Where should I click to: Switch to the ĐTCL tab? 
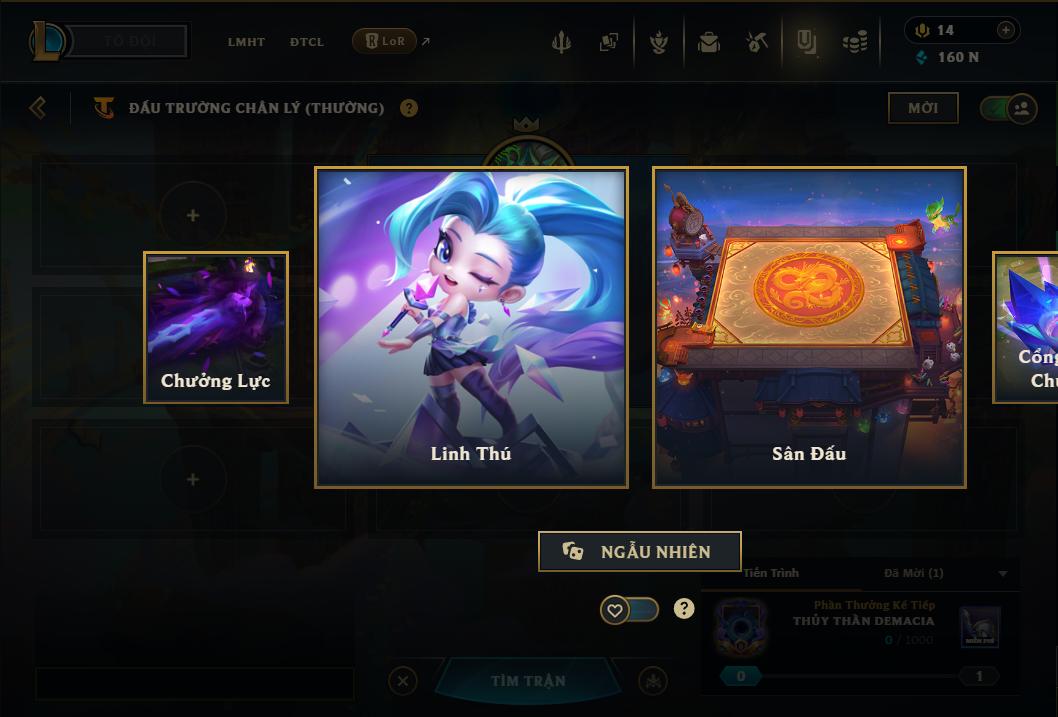tap(307, 42)
